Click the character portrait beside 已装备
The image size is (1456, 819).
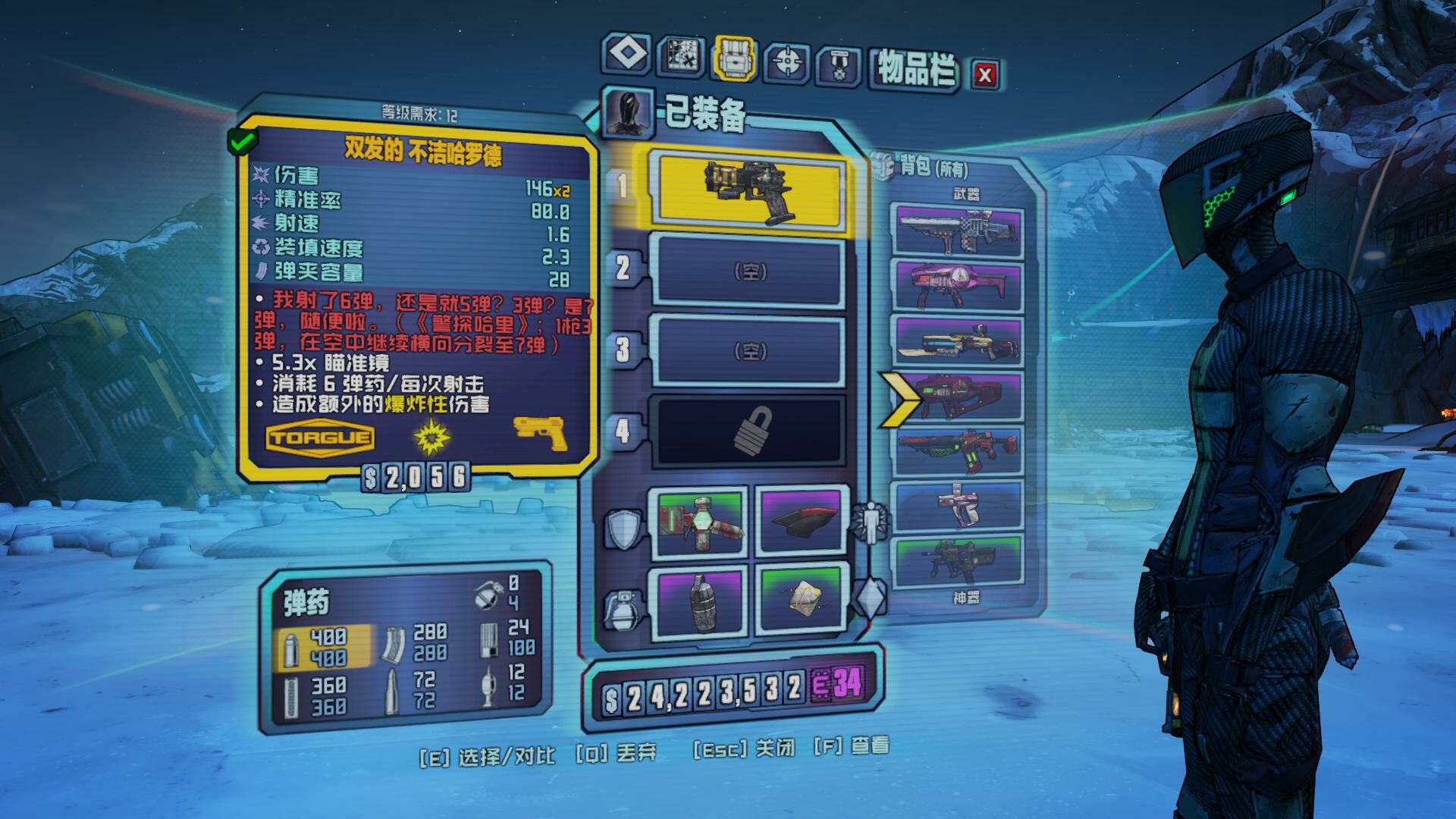pyautogui.click(x=627, y=111)
